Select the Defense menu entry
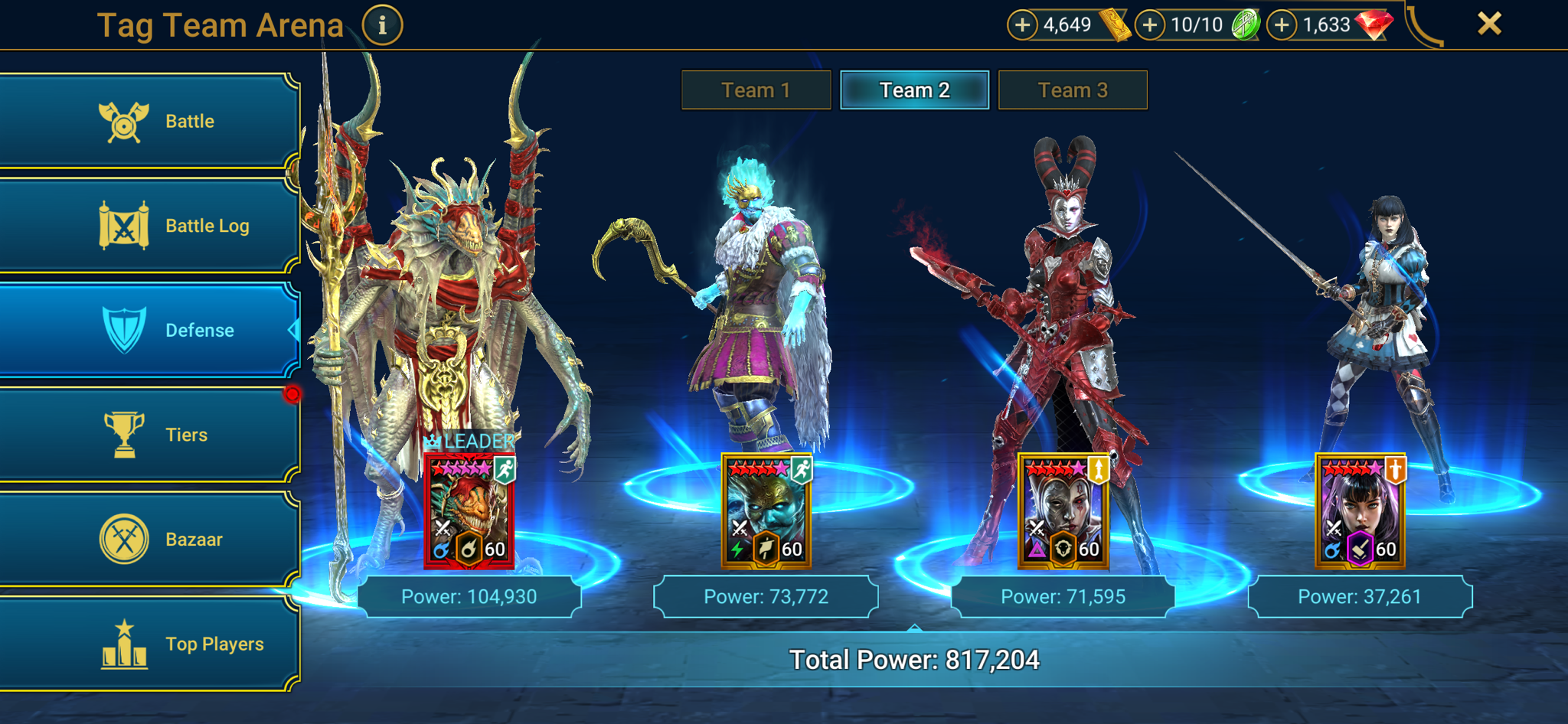The height and width of the screenshot is (724, 1568). (x=149, y=330)
